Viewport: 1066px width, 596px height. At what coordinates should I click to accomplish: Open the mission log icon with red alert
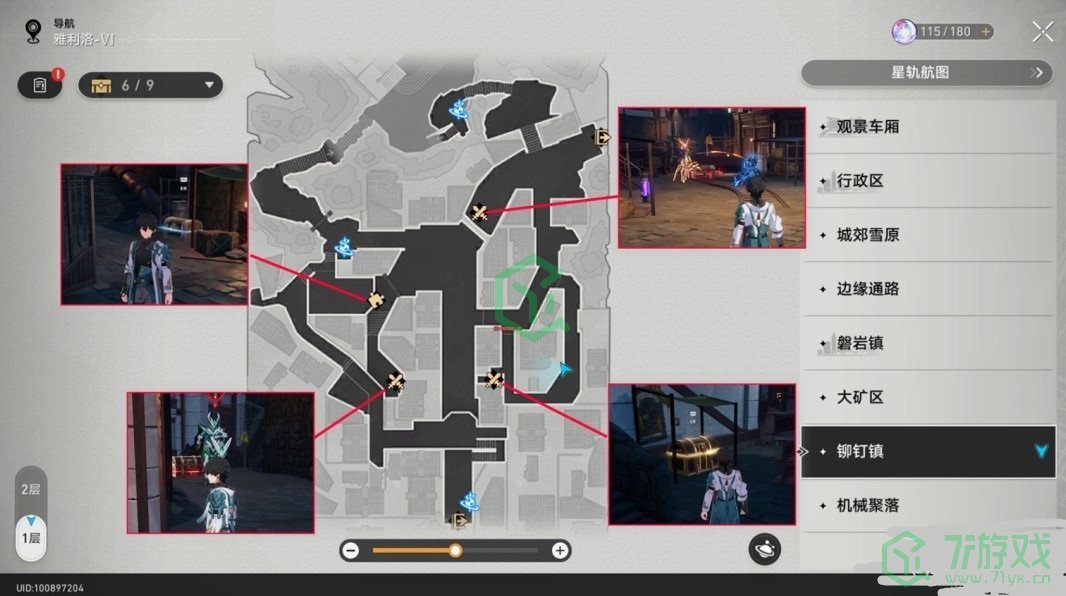point(39,85)
